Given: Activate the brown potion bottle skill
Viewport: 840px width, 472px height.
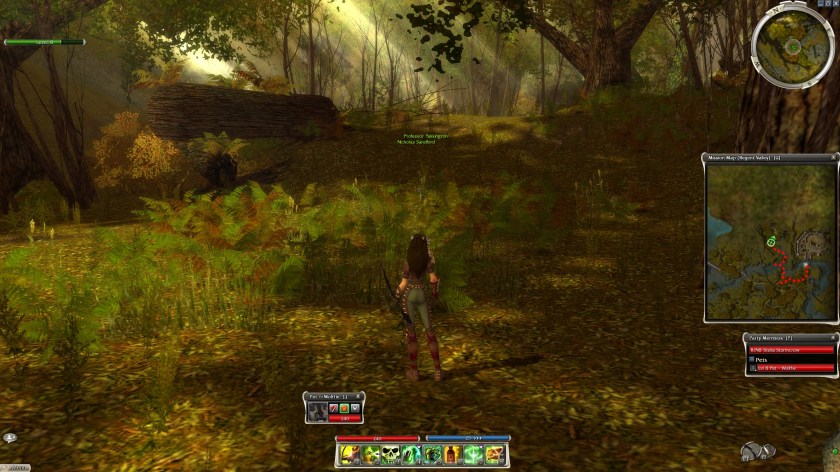Looking at the screenshot, I should [451, 455].
